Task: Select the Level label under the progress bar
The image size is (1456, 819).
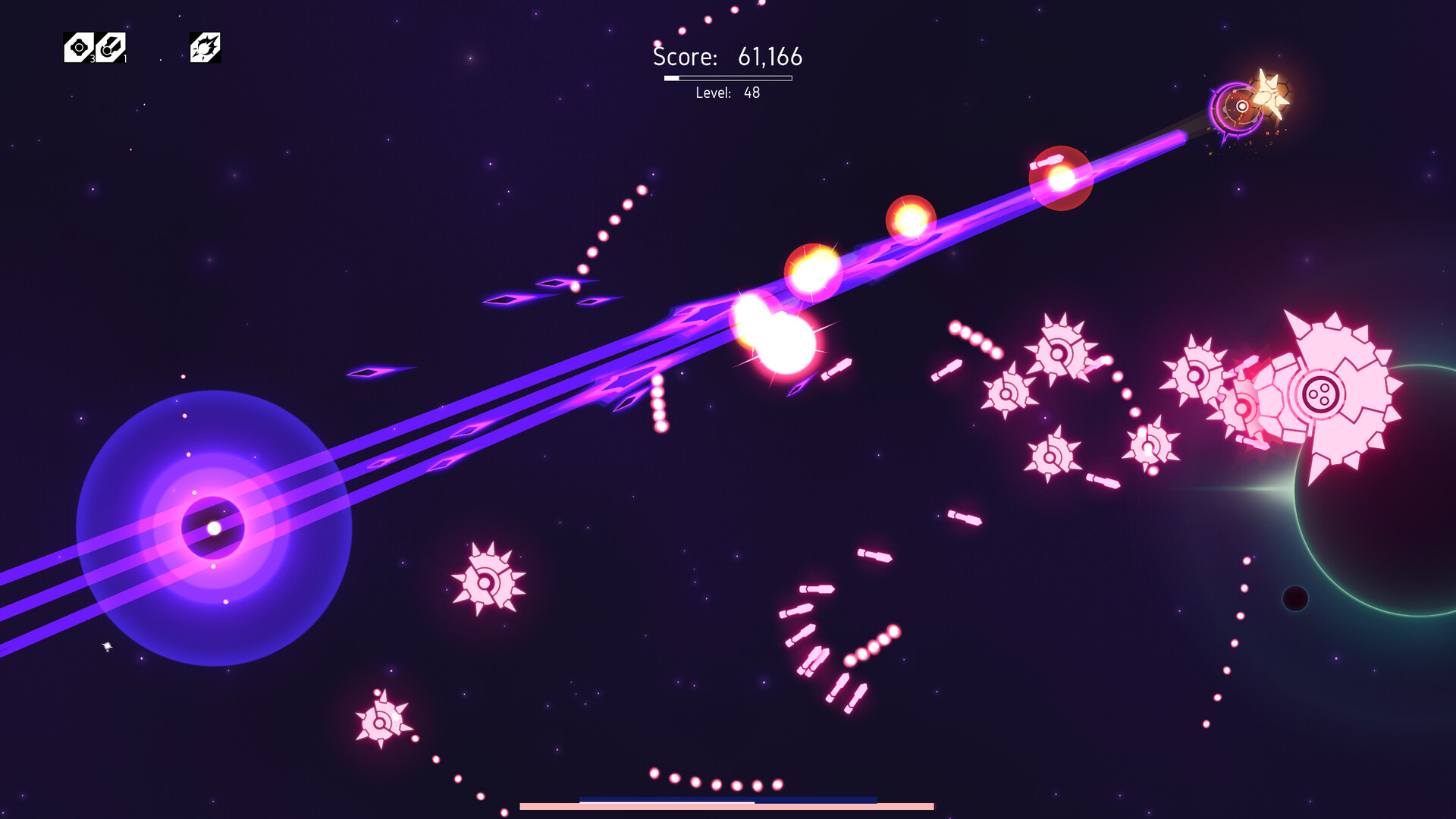Action: coord(714,94)
